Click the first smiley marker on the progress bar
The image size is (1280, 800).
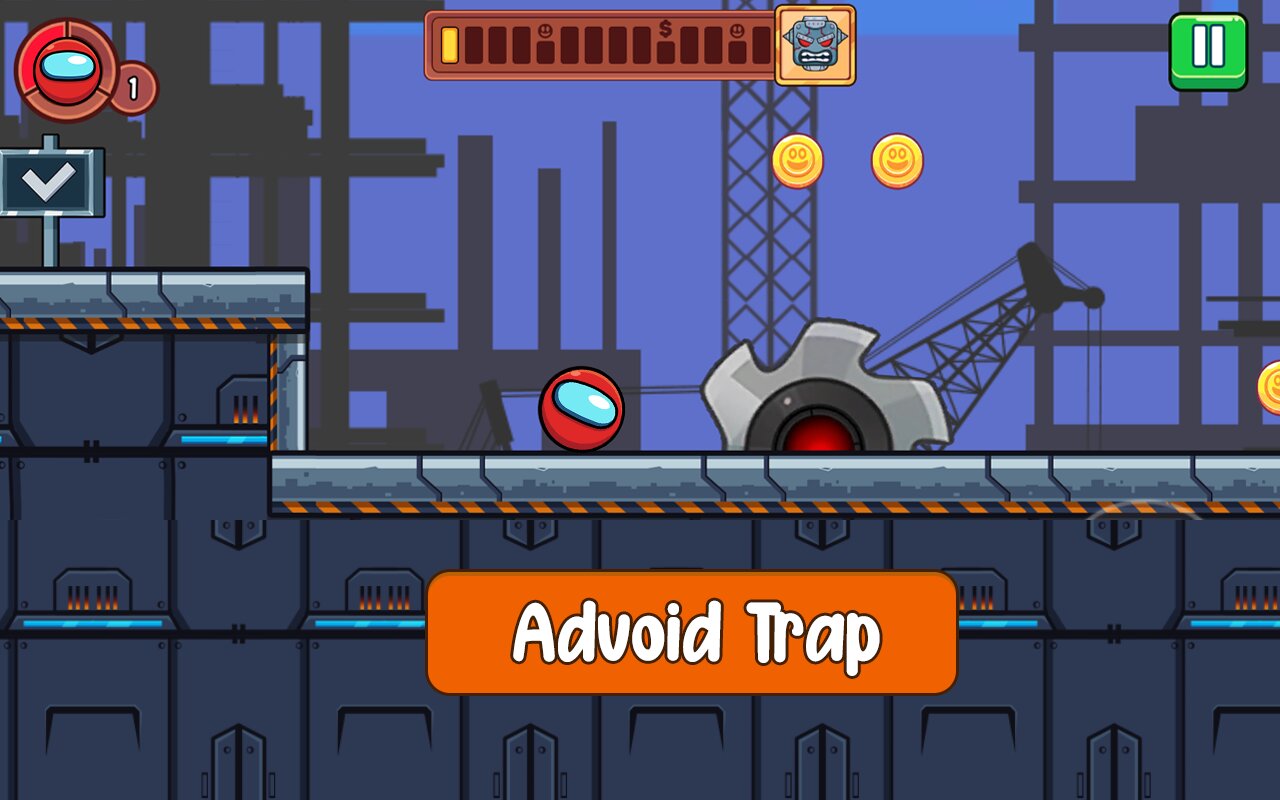click(x=545, y=31)
